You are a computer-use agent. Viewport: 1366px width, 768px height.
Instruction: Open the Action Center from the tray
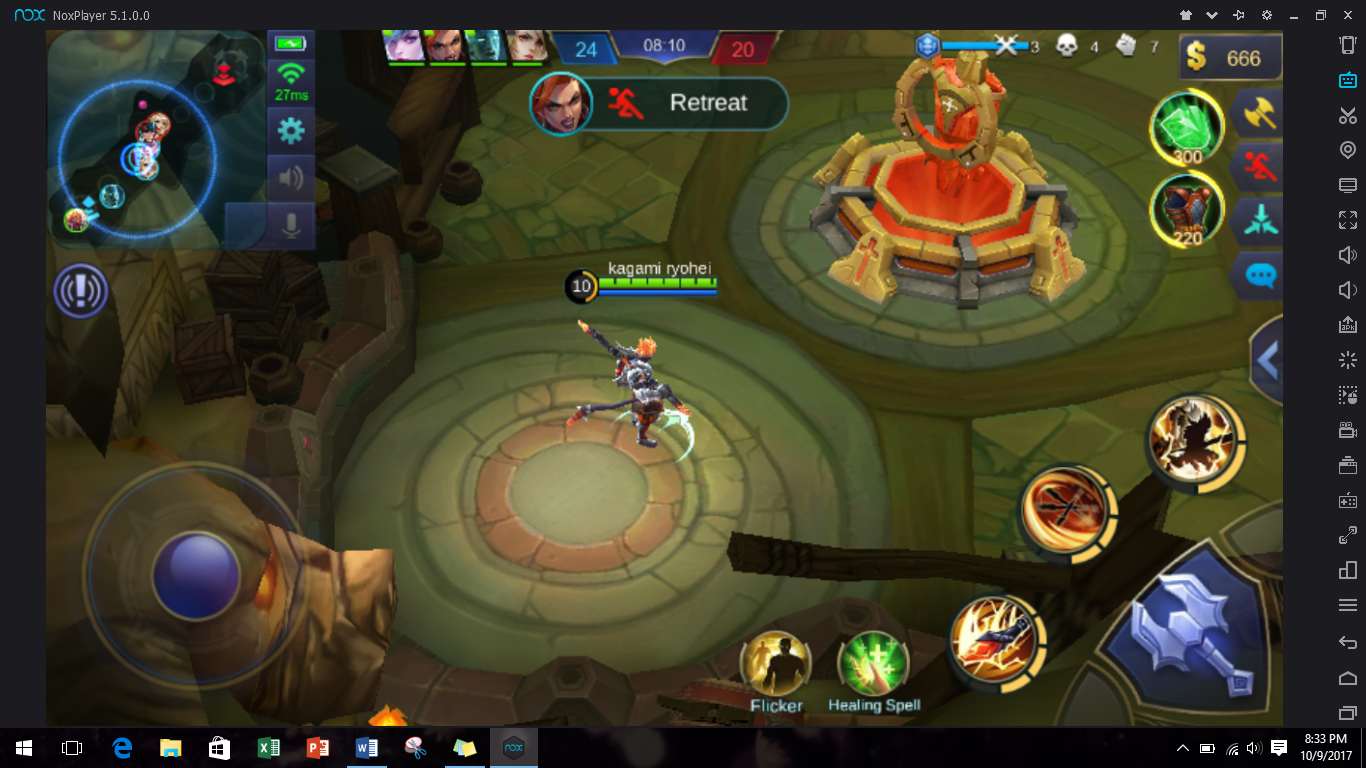click(1281, 747)
